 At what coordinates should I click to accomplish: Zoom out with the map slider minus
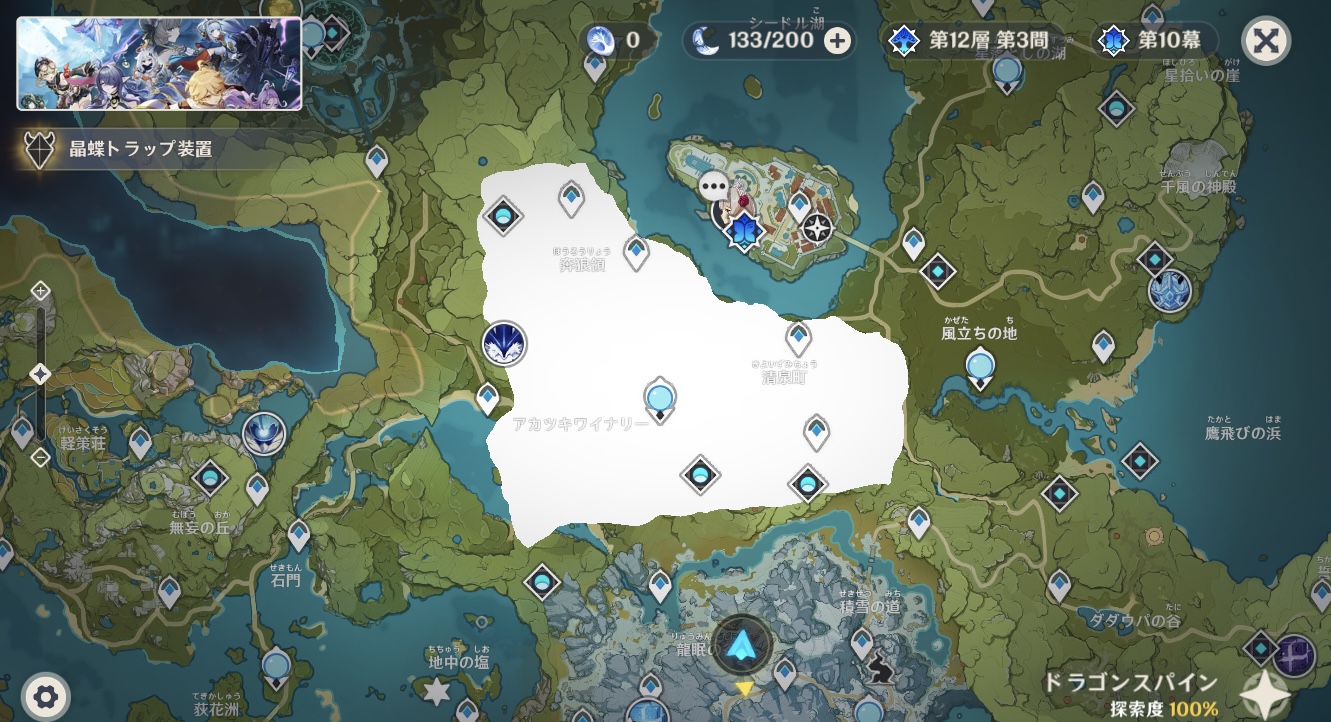pos(40,458)
